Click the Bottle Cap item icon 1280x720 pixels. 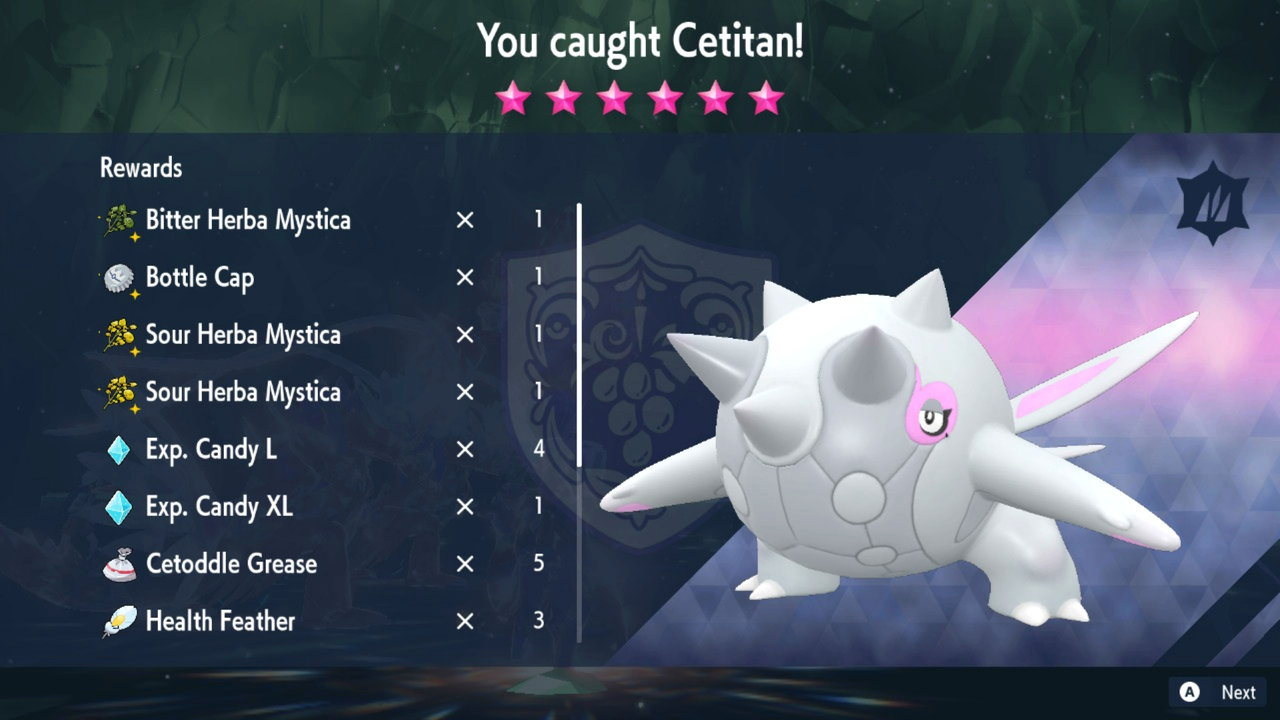120,278
